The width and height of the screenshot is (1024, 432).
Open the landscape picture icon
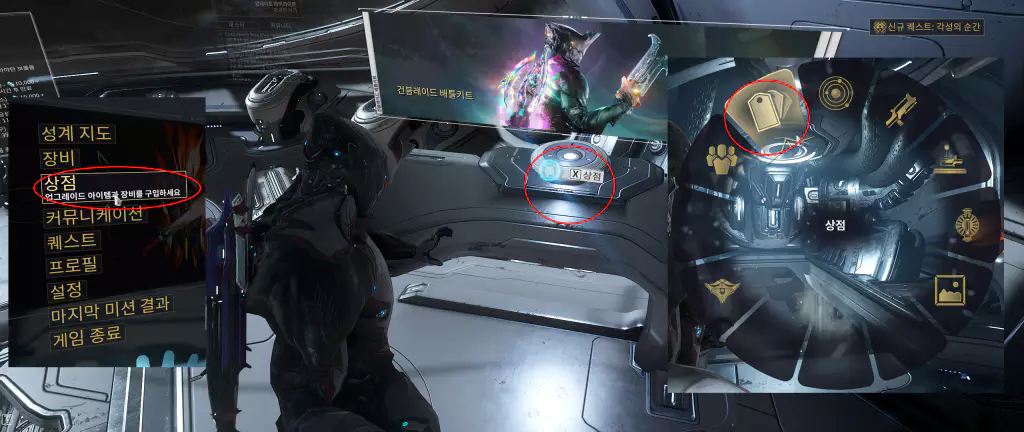coord(948,291)
